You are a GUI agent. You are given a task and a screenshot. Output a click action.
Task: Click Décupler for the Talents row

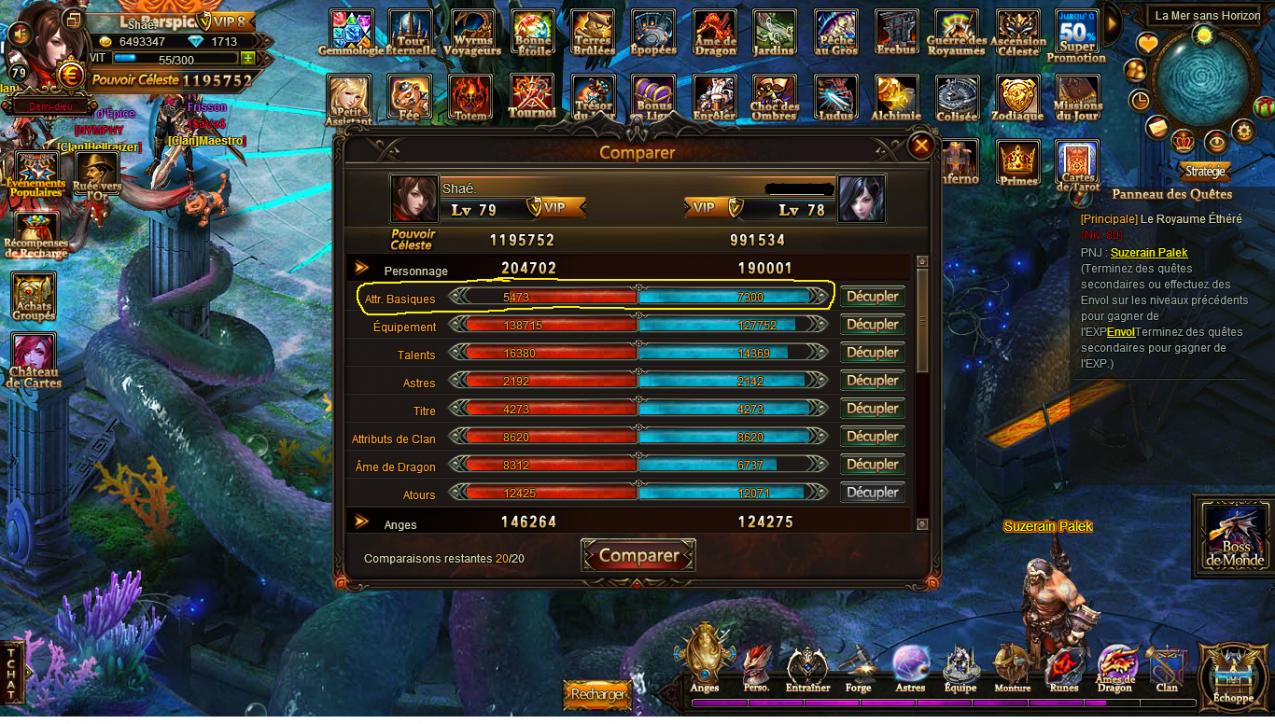[x=872, y=353]
